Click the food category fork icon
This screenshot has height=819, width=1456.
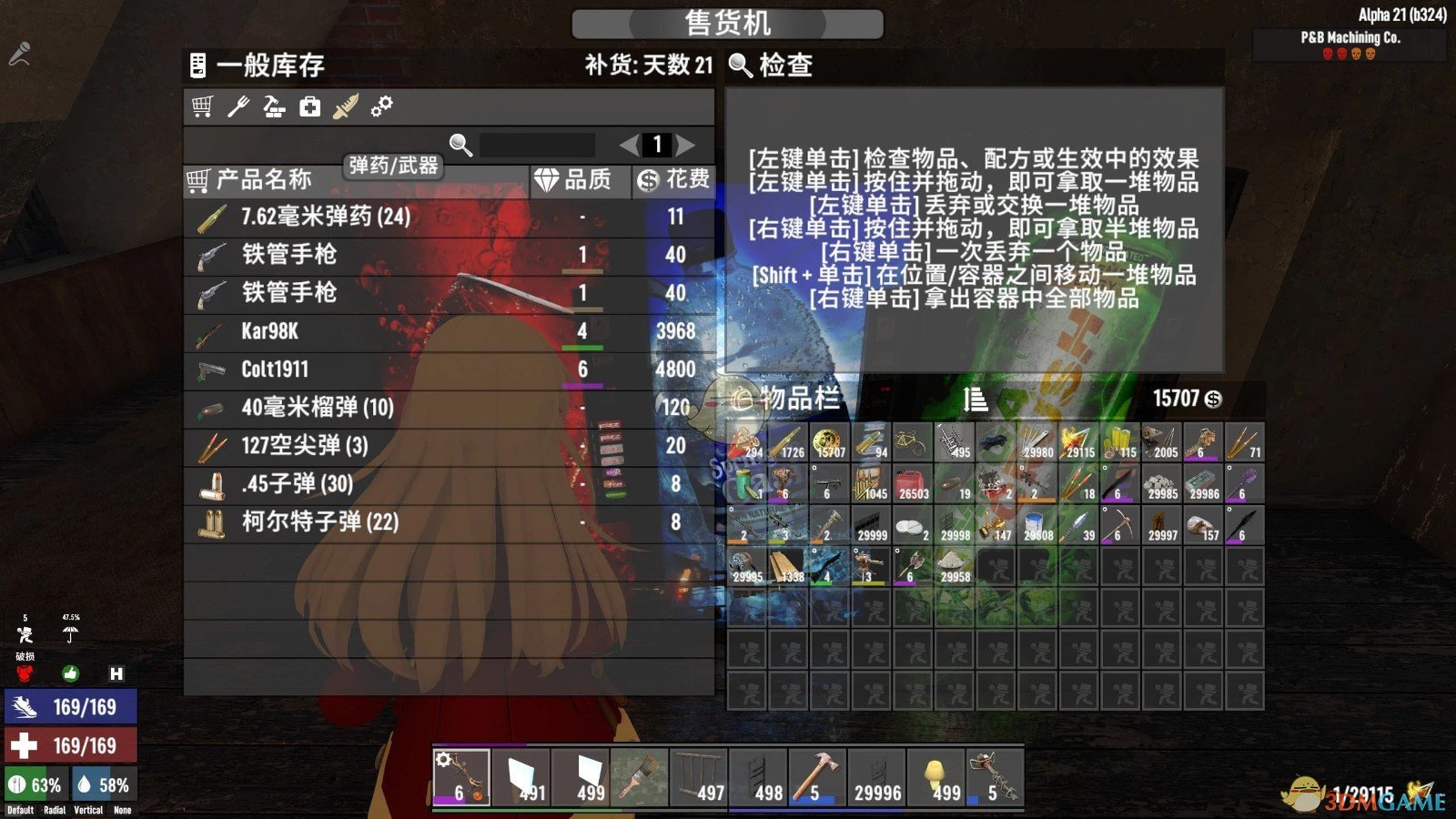pos(239,107)
